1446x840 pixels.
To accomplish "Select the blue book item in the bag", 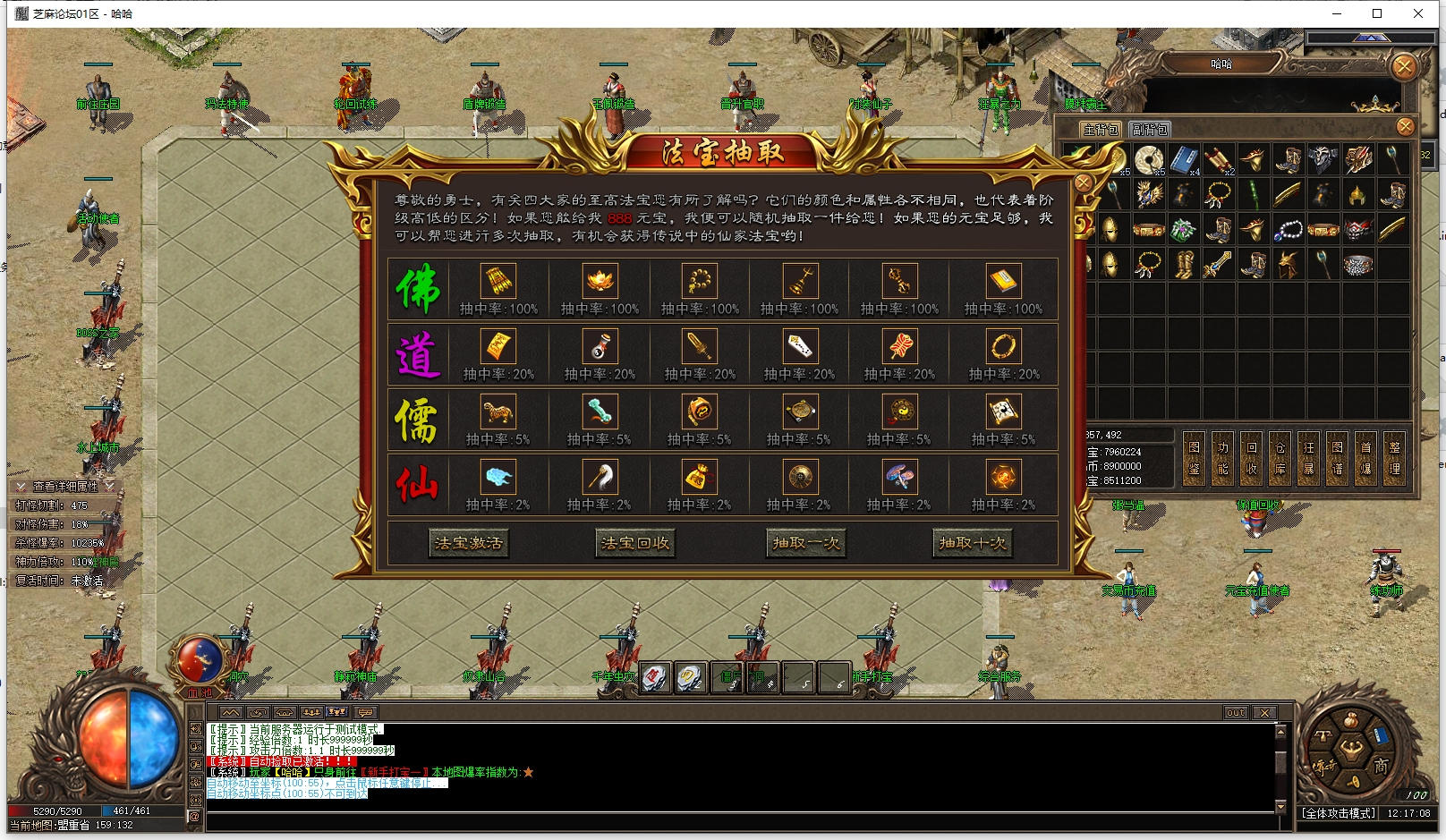I will click(1184, 159).
